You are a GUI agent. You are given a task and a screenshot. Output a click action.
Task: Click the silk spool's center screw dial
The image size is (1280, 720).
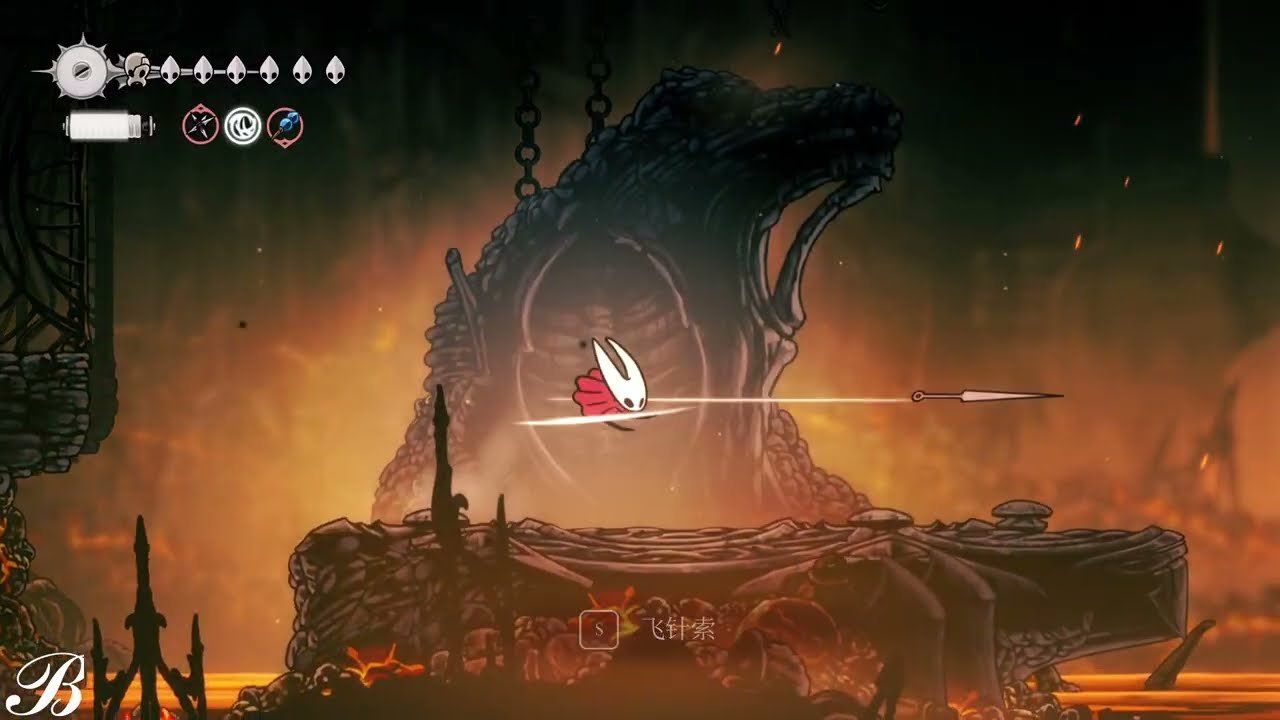pyautogui.click(x=82, y=72)
